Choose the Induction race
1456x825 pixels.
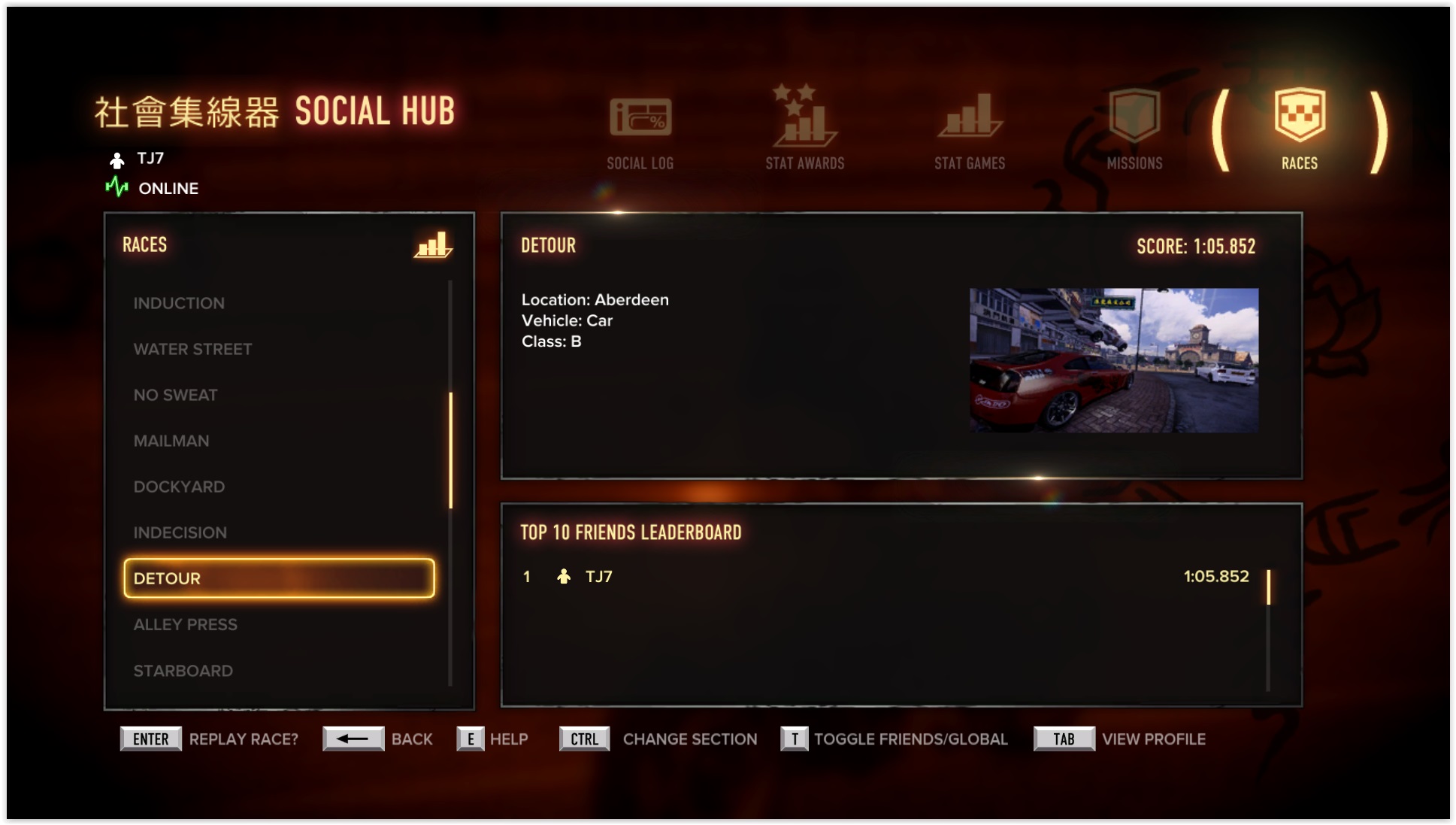179,303
